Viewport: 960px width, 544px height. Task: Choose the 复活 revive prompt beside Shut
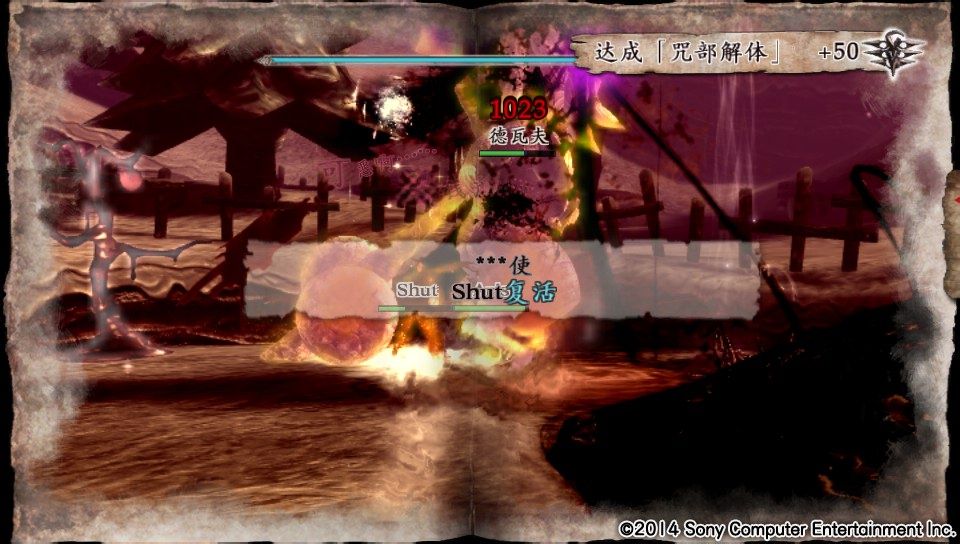[x=530, y=292]
